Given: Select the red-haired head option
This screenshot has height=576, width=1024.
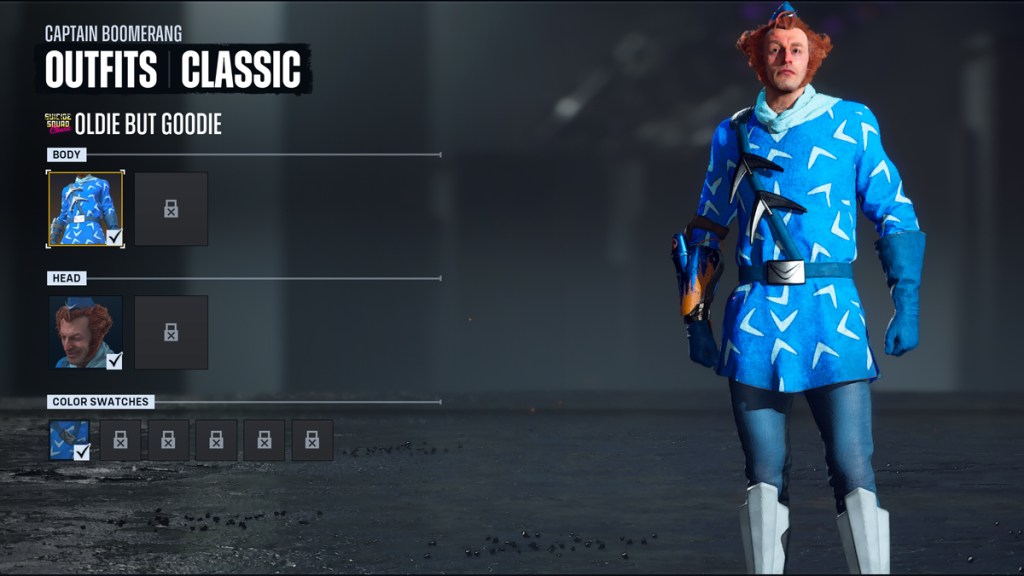Looking at the screenshot, I should point(85,332).
